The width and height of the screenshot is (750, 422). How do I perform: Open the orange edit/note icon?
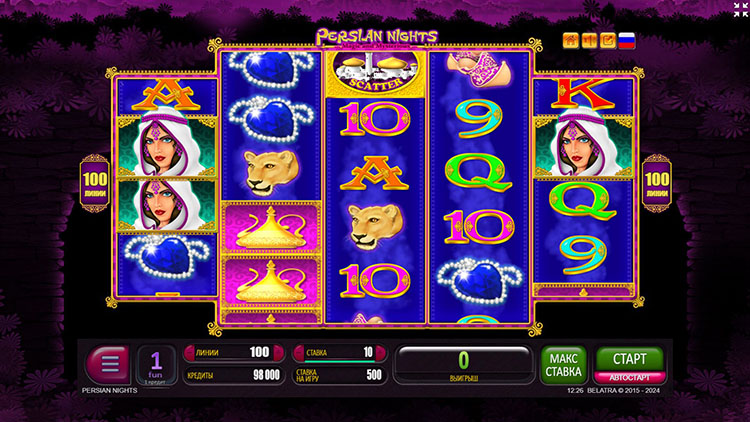(607, 41)
